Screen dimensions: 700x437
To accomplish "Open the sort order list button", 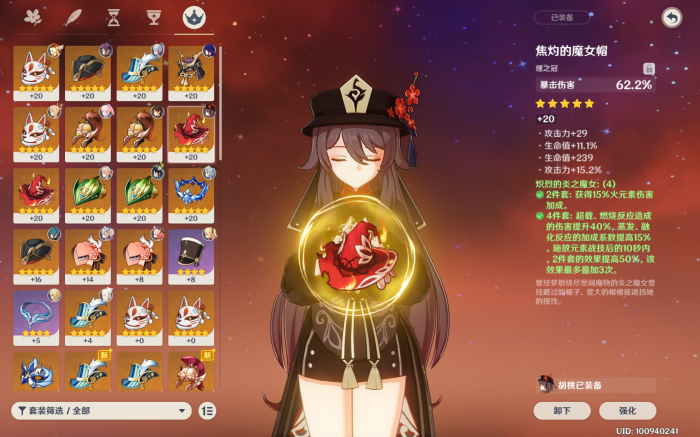I will (207, 410).
